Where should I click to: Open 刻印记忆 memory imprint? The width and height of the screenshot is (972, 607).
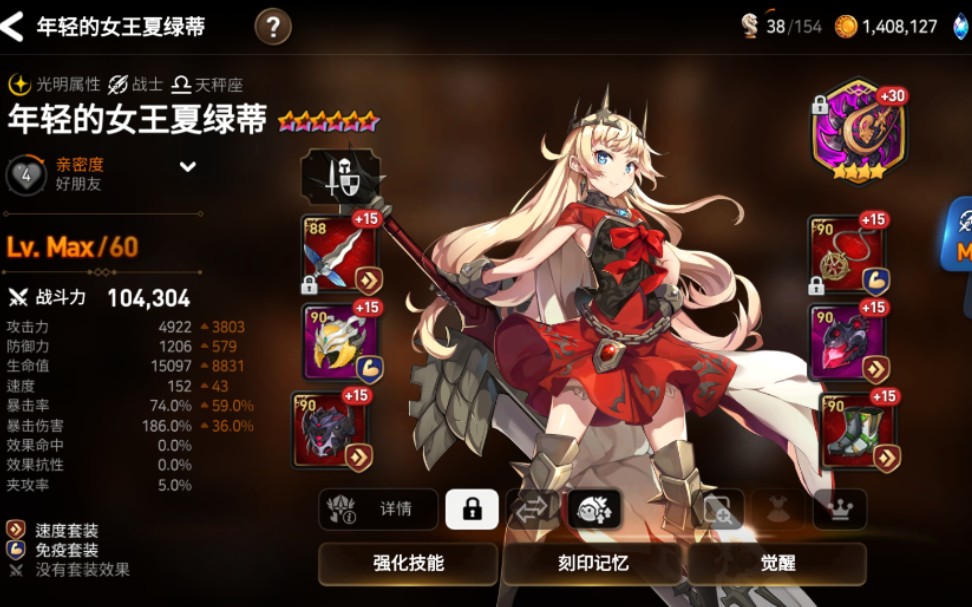(x=593, y=563)
